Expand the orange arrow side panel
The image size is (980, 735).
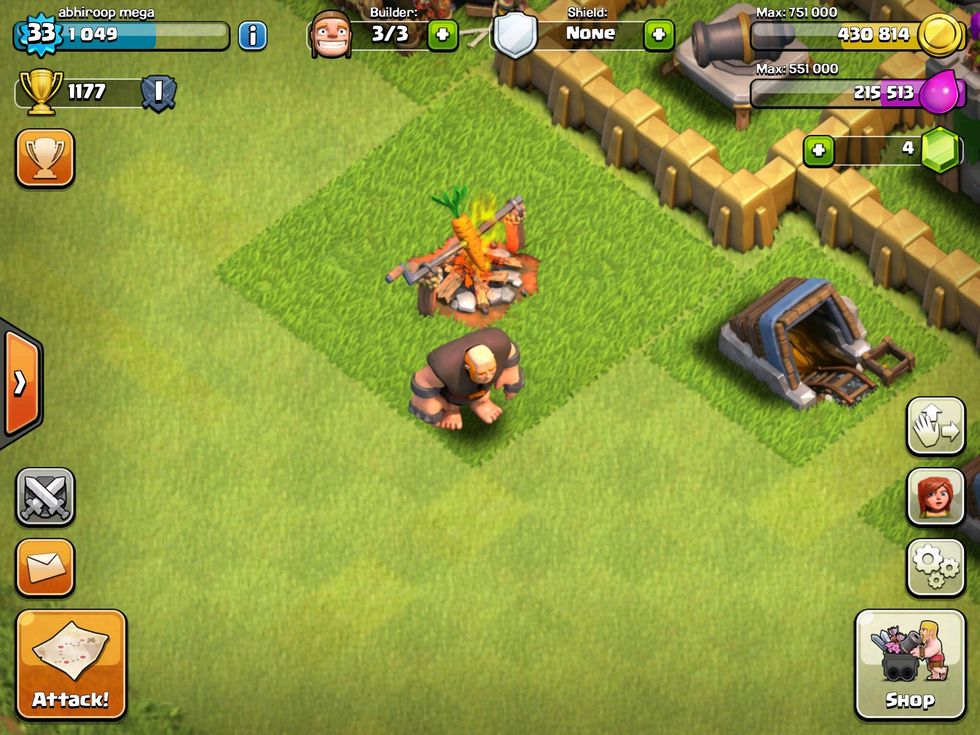pyautogui.click(x=21, y=383)
